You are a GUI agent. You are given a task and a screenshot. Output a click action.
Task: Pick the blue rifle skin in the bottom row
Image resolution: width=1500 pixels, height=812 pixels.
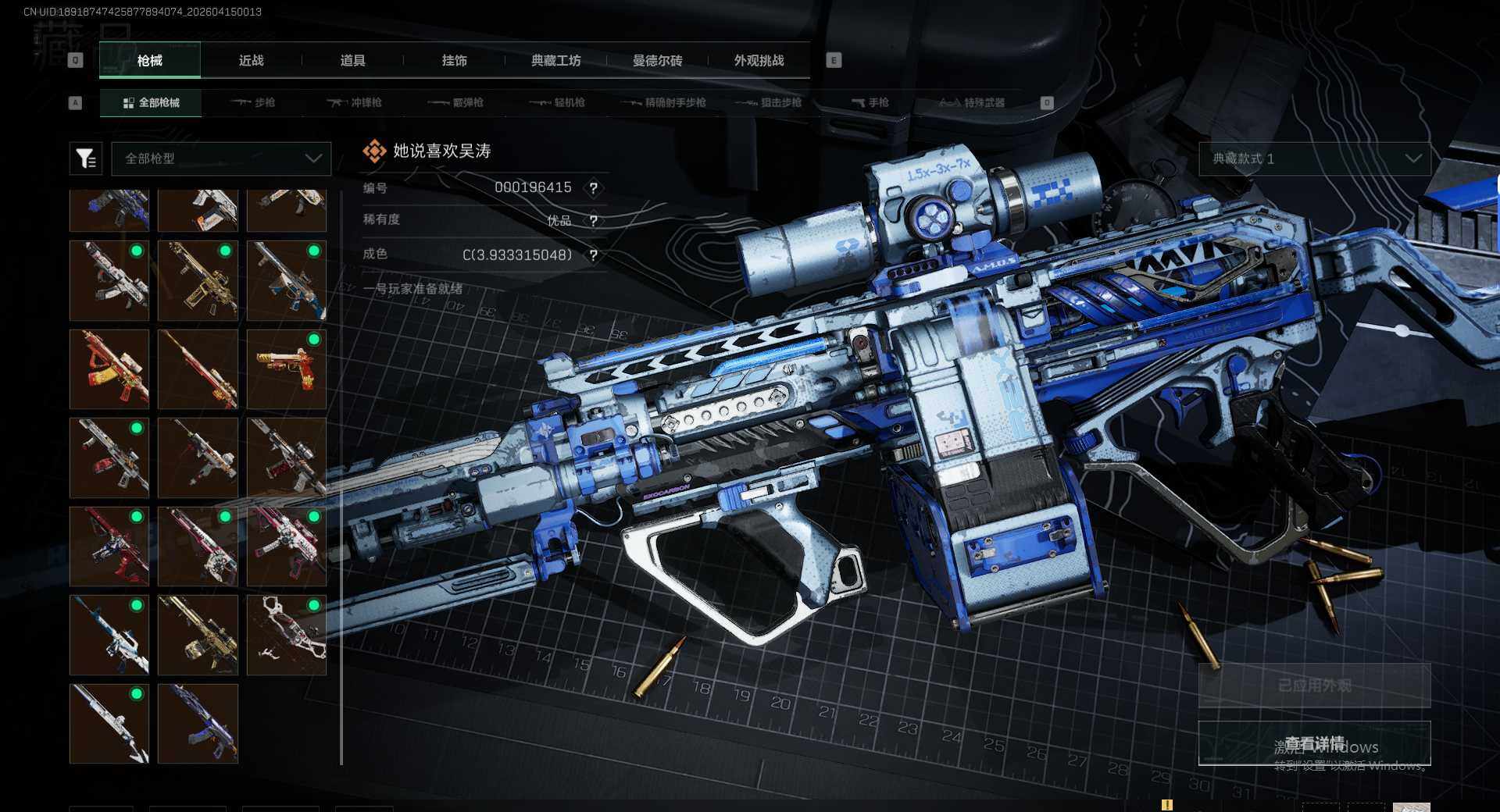198,724
